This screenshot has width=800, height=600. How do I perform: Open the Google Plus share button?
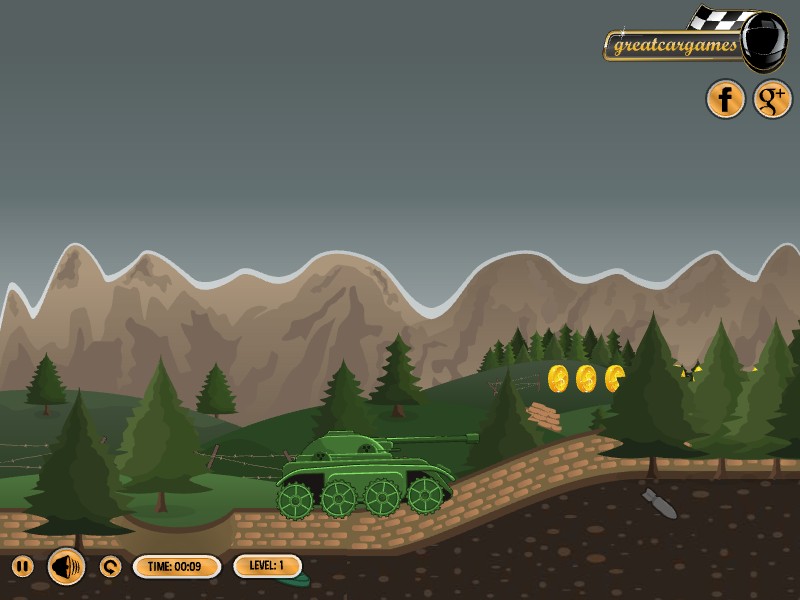[772, 99]
